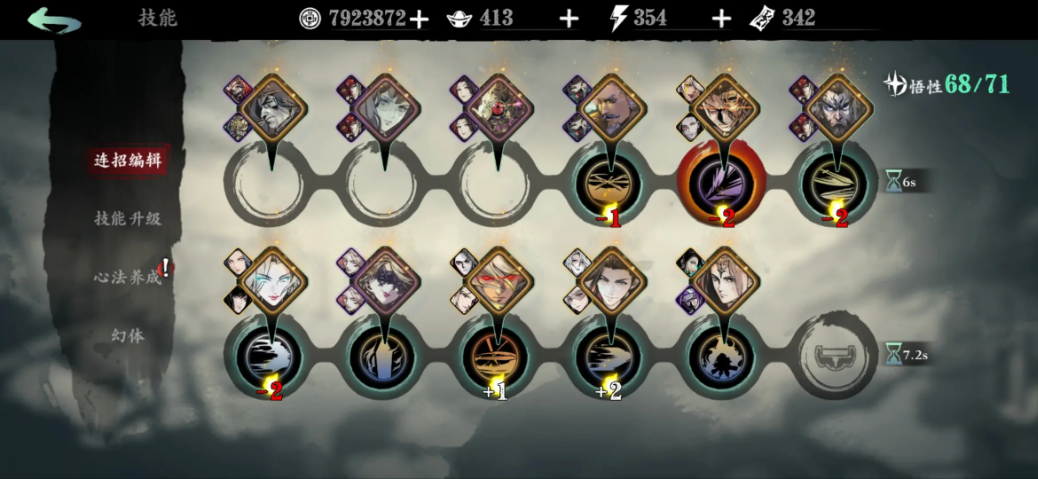The image size is (1038, 479).
Task: Add copper coins with the plus button
Action: [419, 18]
